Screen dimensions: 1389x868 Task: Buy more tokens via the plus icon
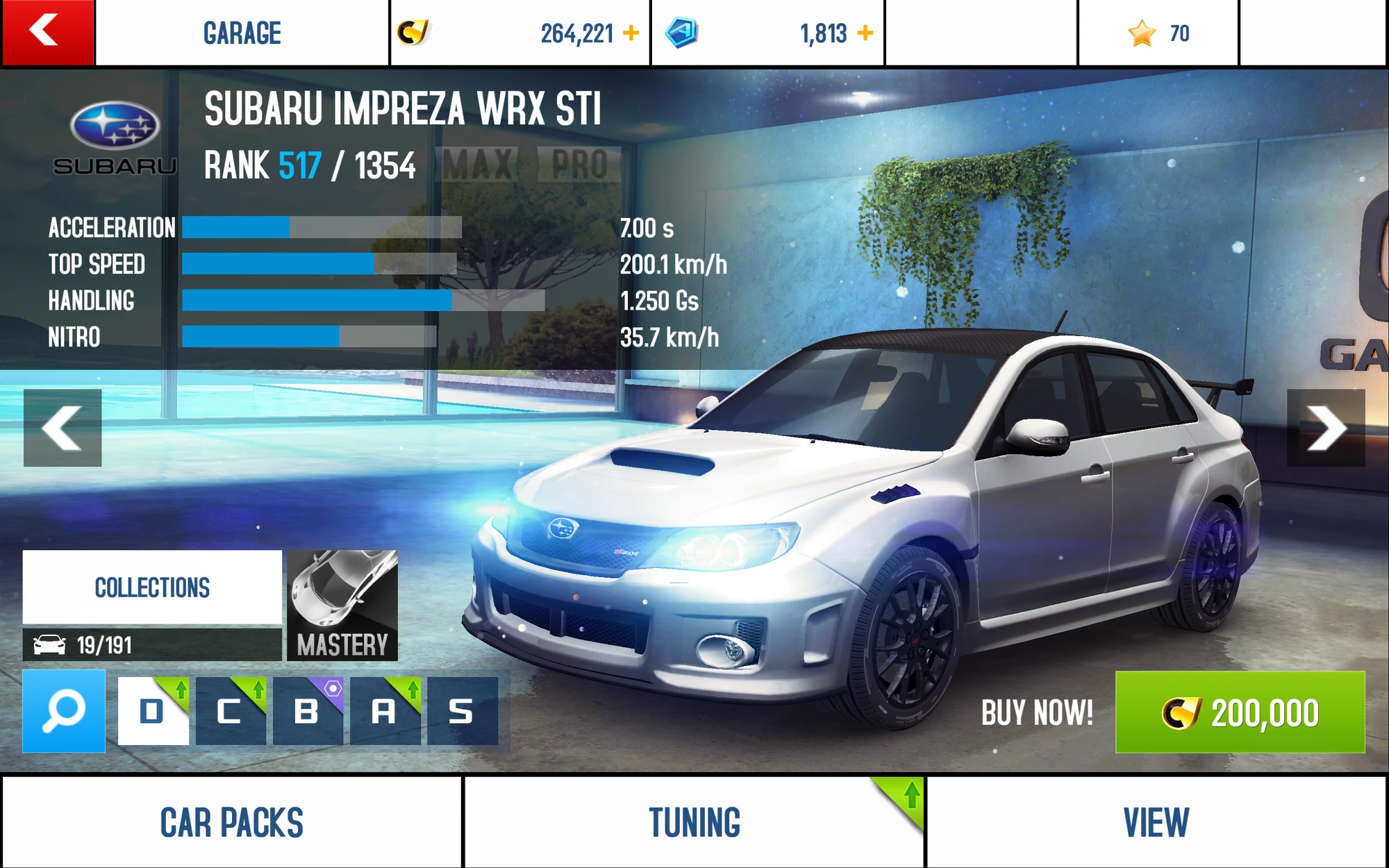click(865, 33)
